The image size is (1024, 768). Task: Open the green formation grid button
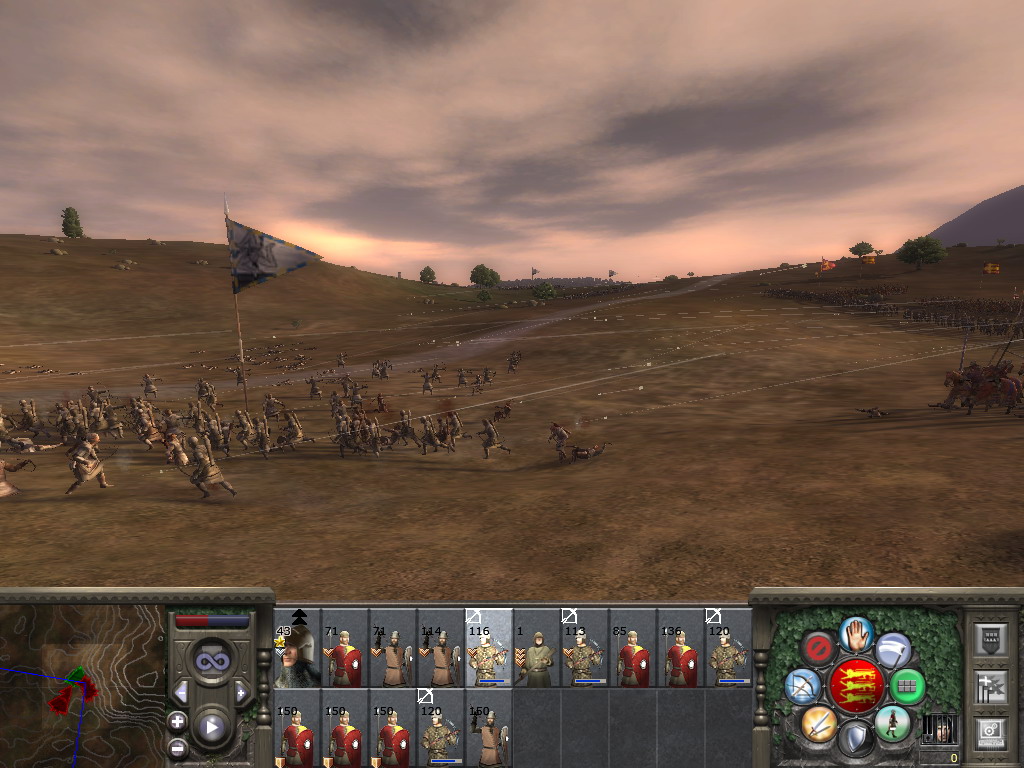907,686
